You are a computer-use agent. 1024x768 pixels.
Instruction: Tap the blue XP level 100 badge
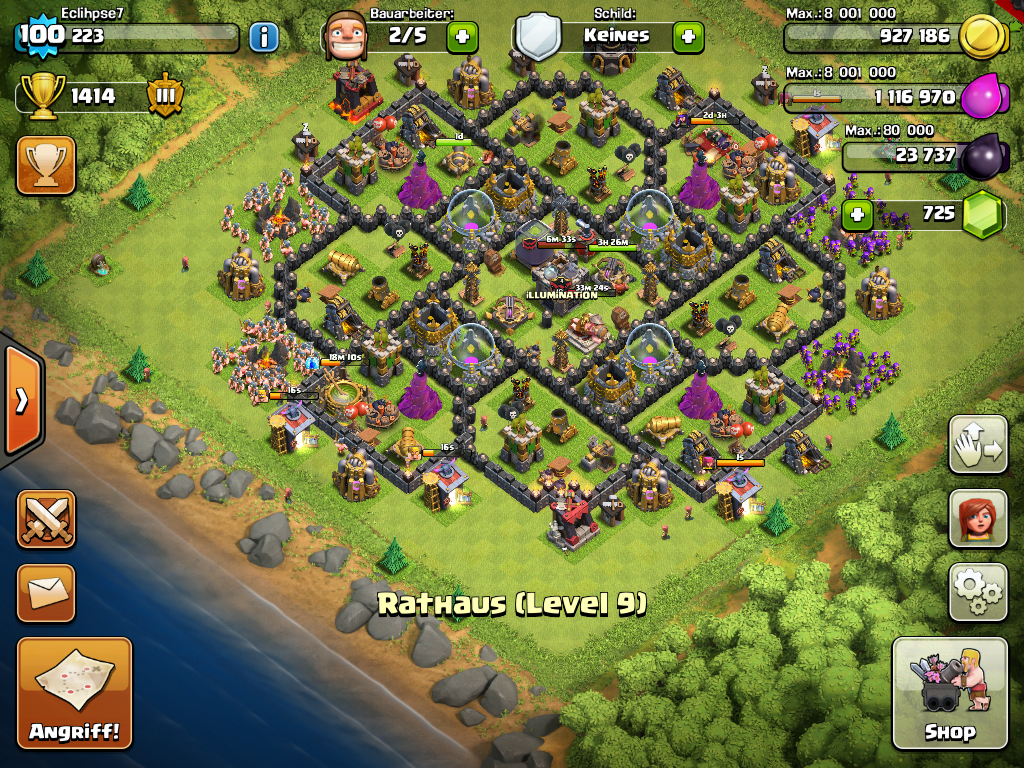(40, 36)
